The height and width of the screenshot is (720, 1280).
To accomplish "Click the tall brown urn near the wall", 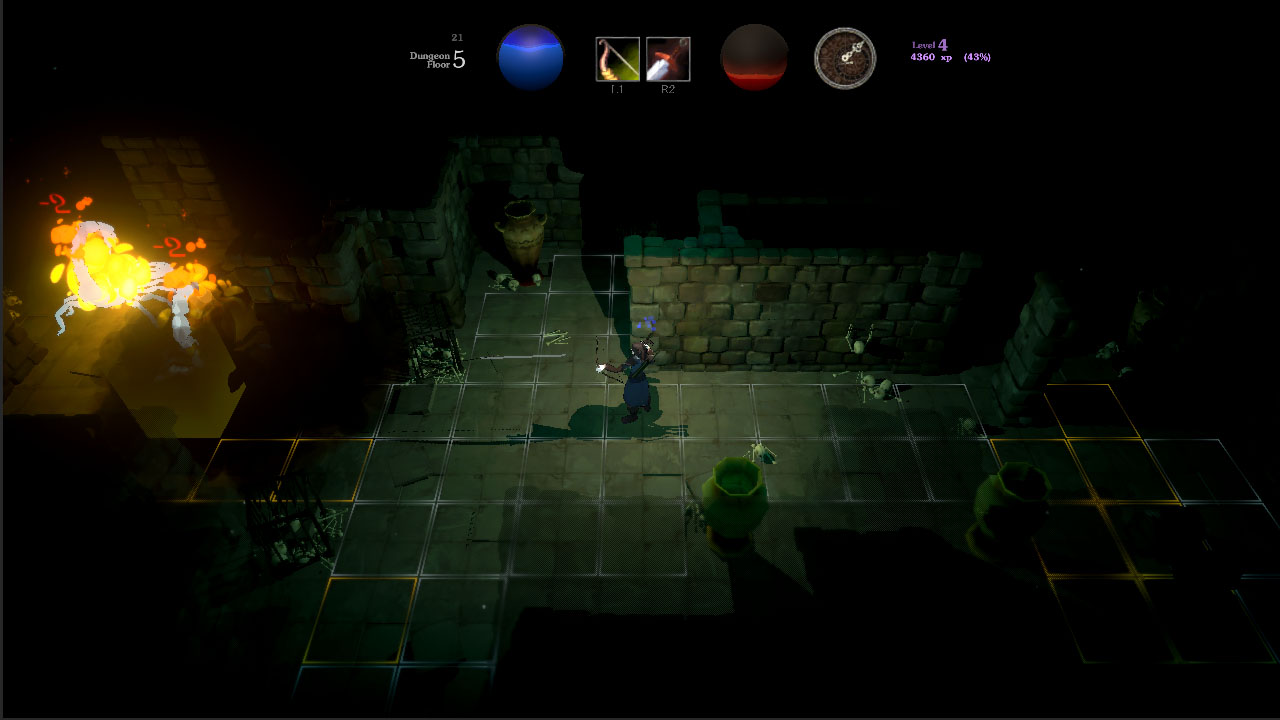I will (x=523, y=235).
